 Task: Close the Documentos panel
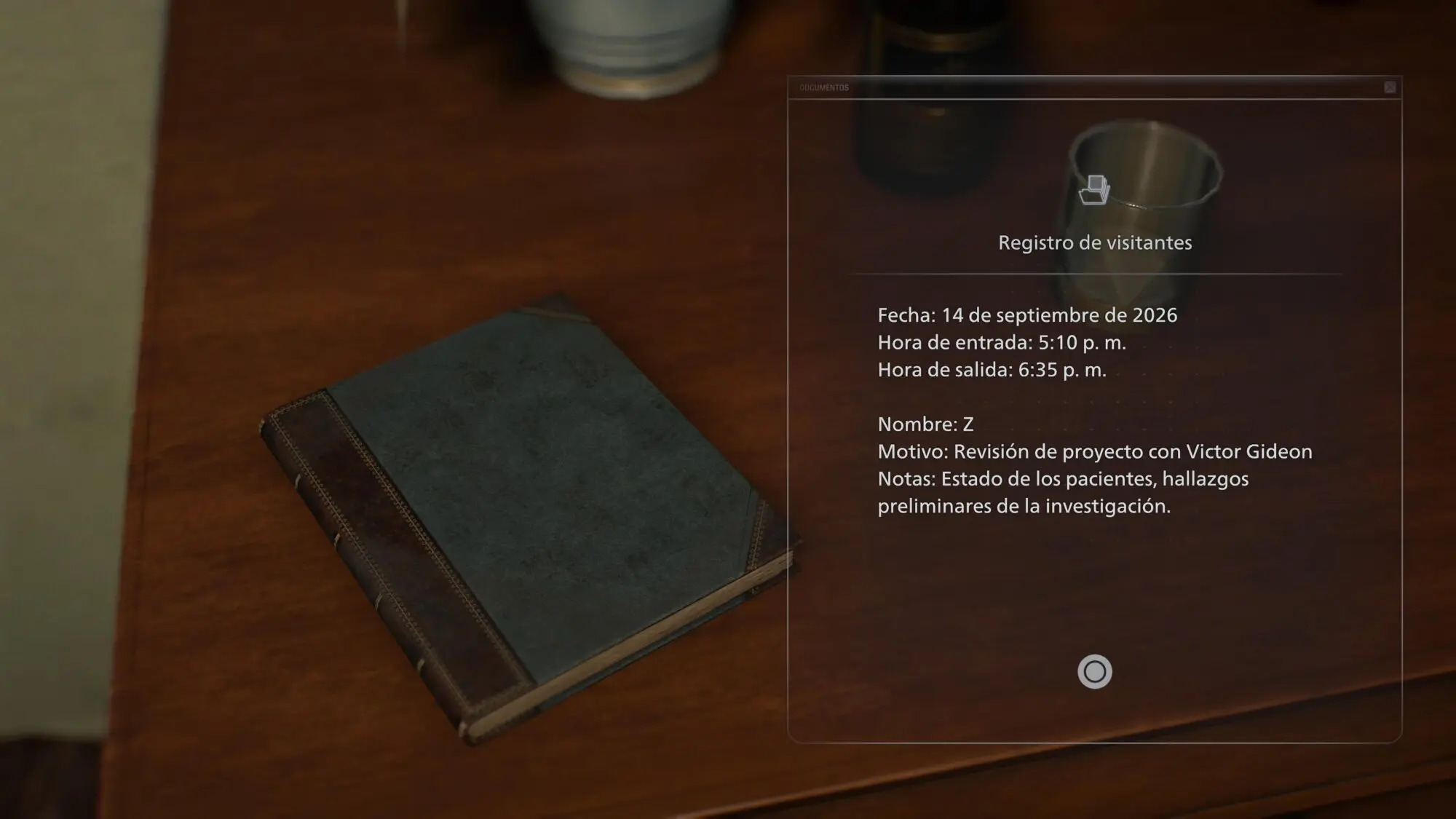(1390, 87)
